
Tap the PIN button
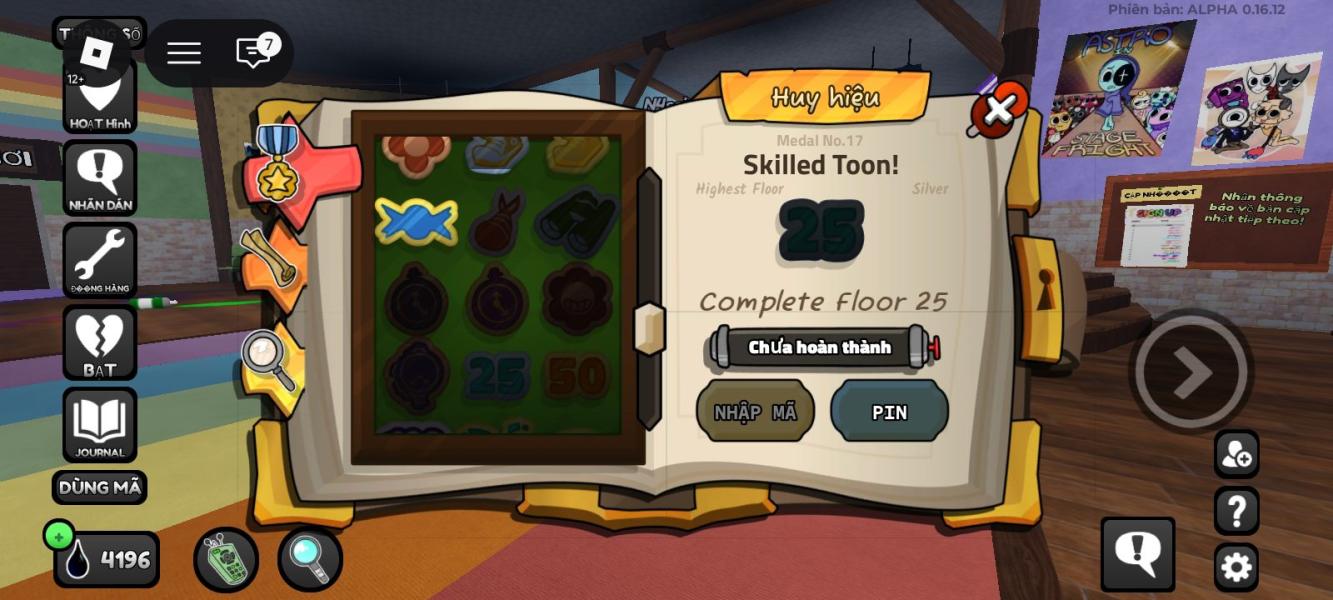pyautogui.click(x=889, y=411)
